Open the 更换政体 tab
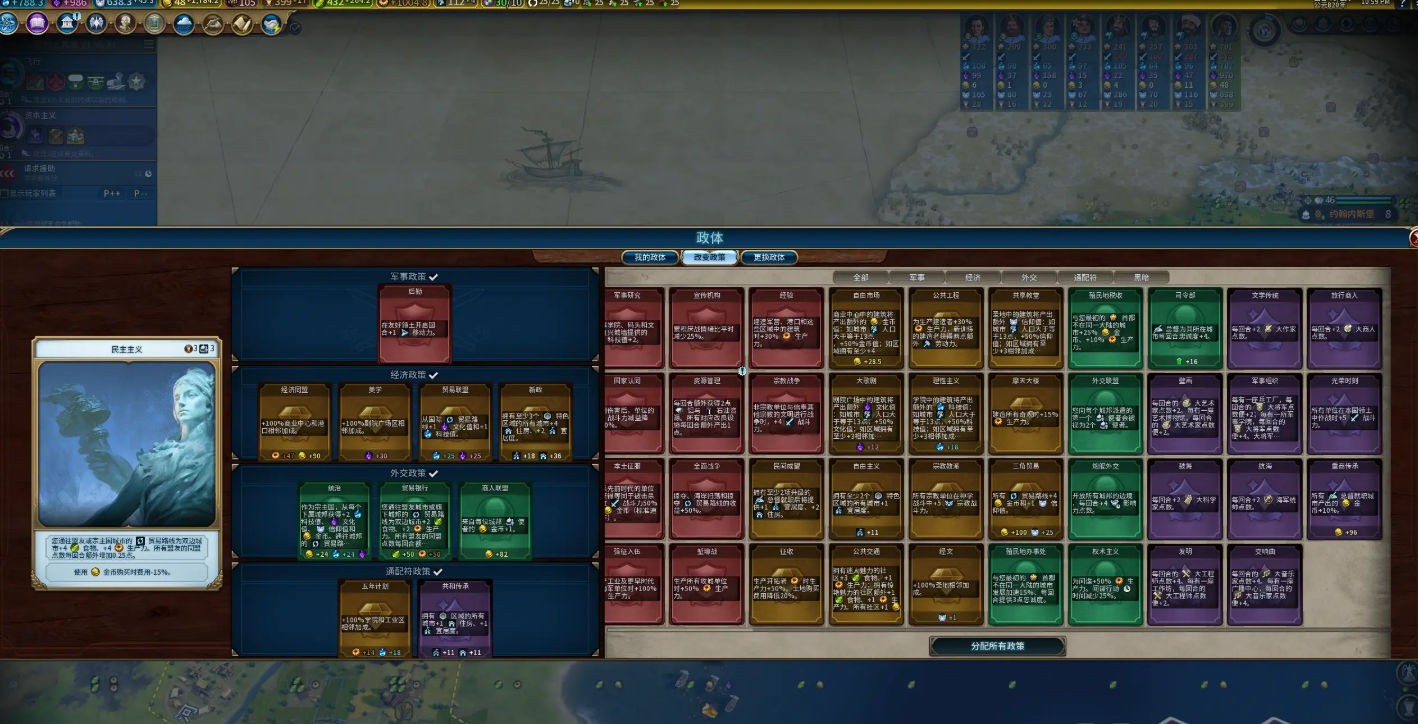 click(769, 257)
